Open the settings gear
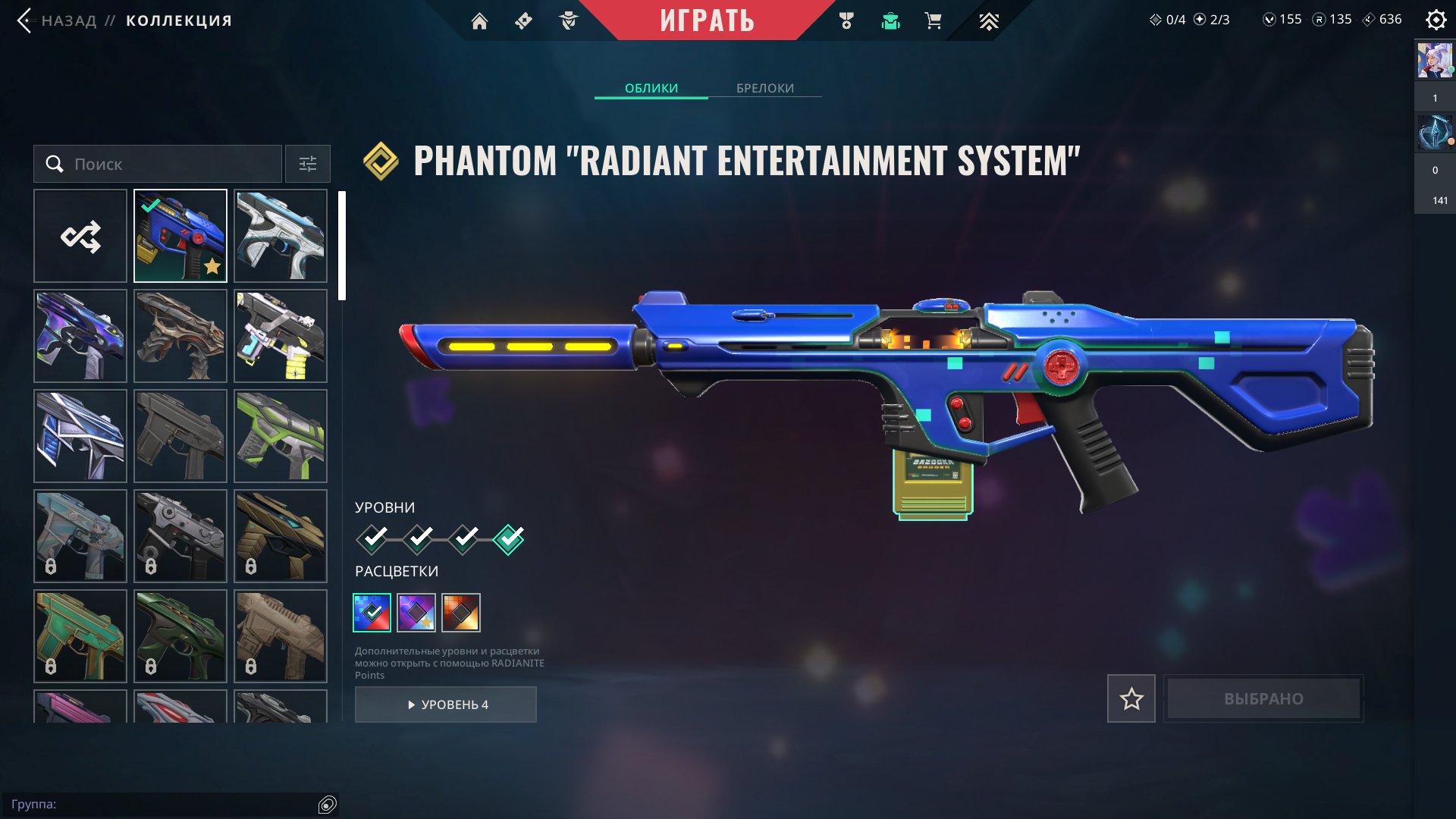The image size is (1456, 819). click(x=1436, y=20)
